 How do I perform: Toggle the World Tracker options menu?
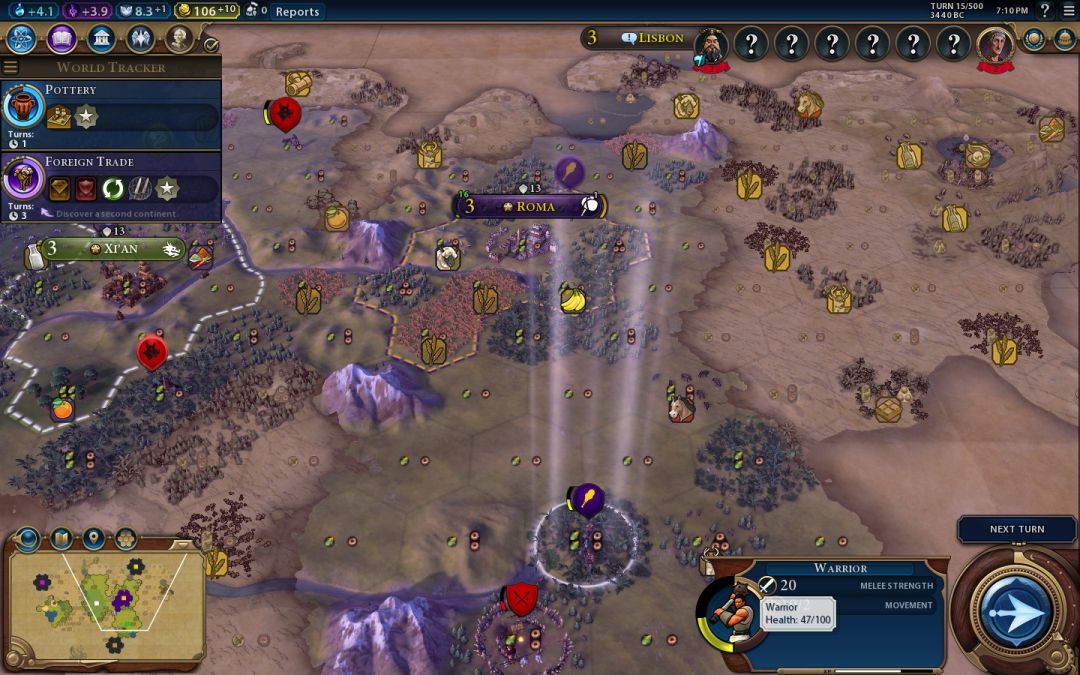[x=11, y=67]
